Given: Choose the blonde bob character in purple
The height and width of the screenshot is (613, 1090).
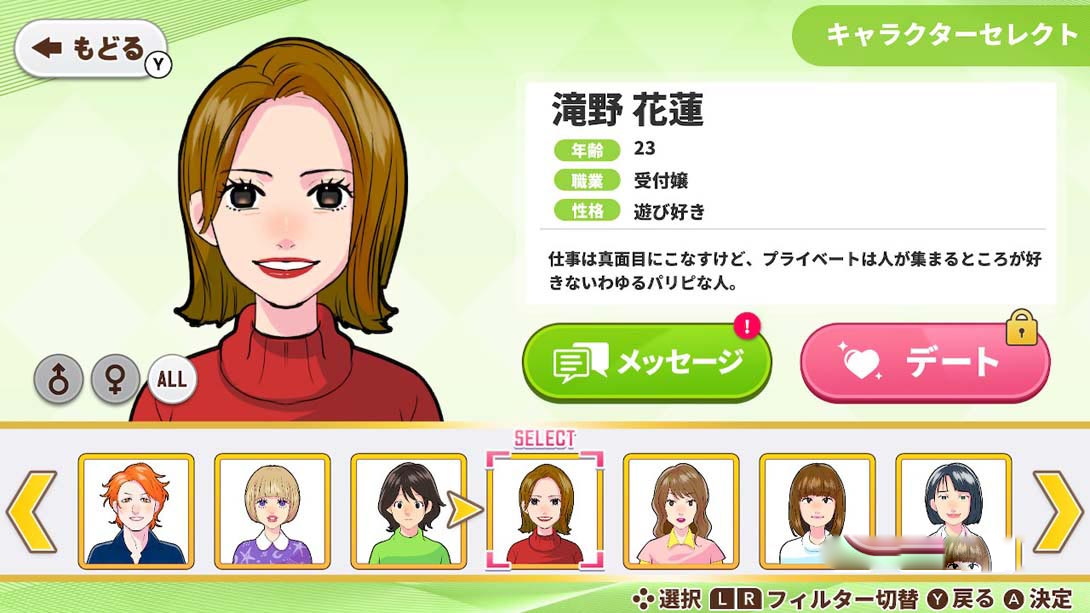Looking at the screenshot, I should click(272, 510).
